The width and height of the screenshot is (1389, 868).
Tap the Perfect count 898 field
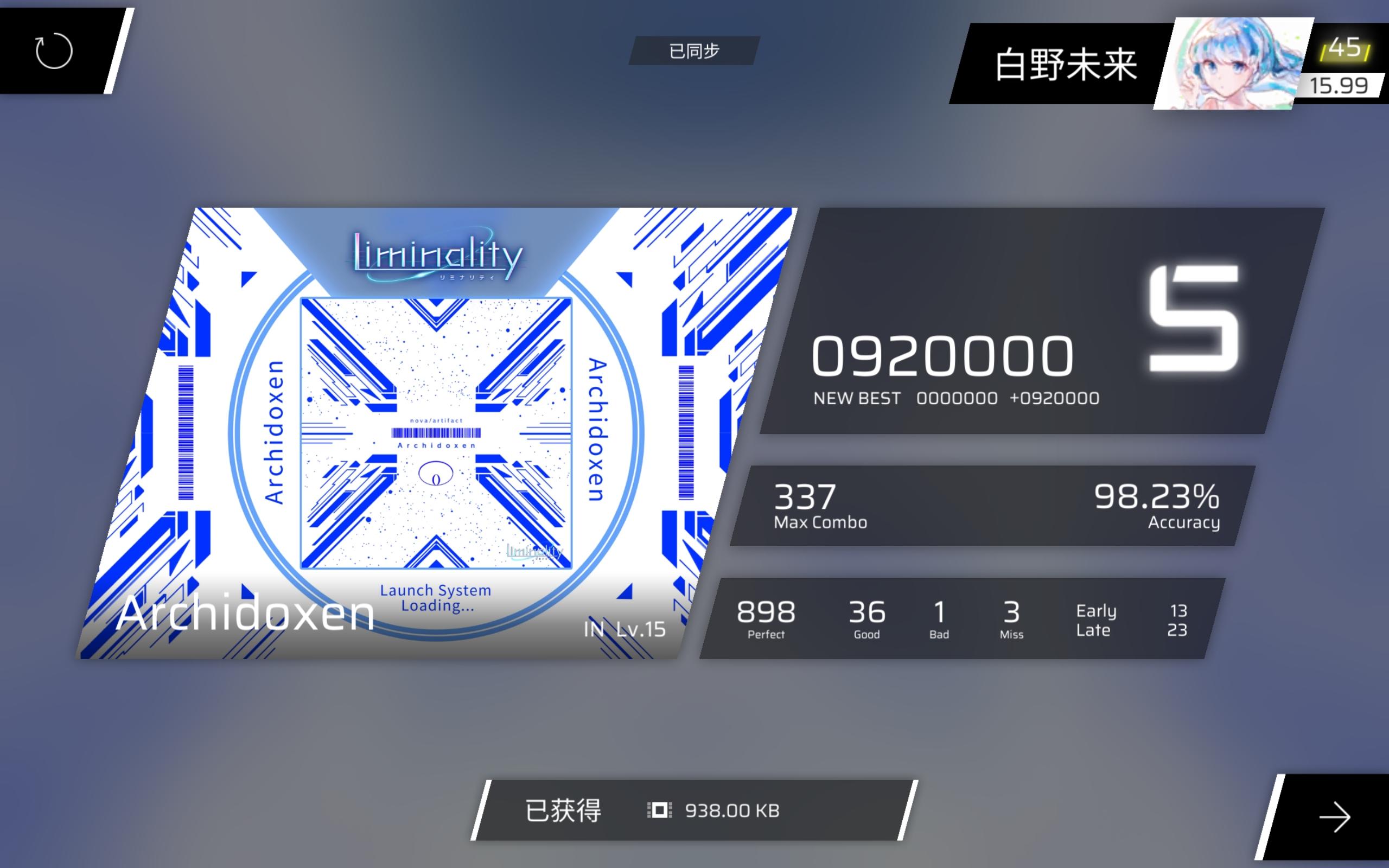click(766, 614)
